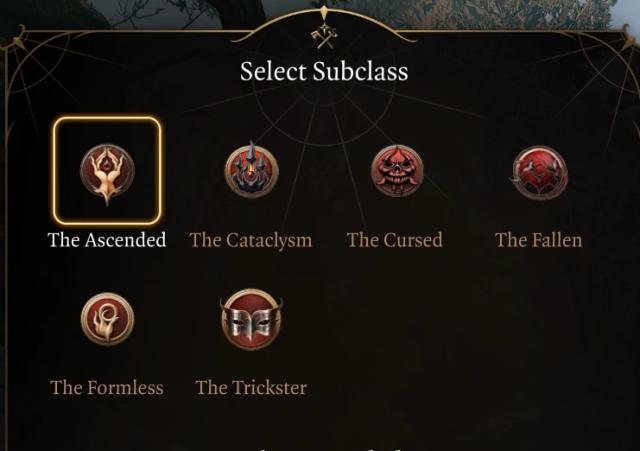Select The Ascended subclass
Screen dimensions: 640x451
coord(107,171)
